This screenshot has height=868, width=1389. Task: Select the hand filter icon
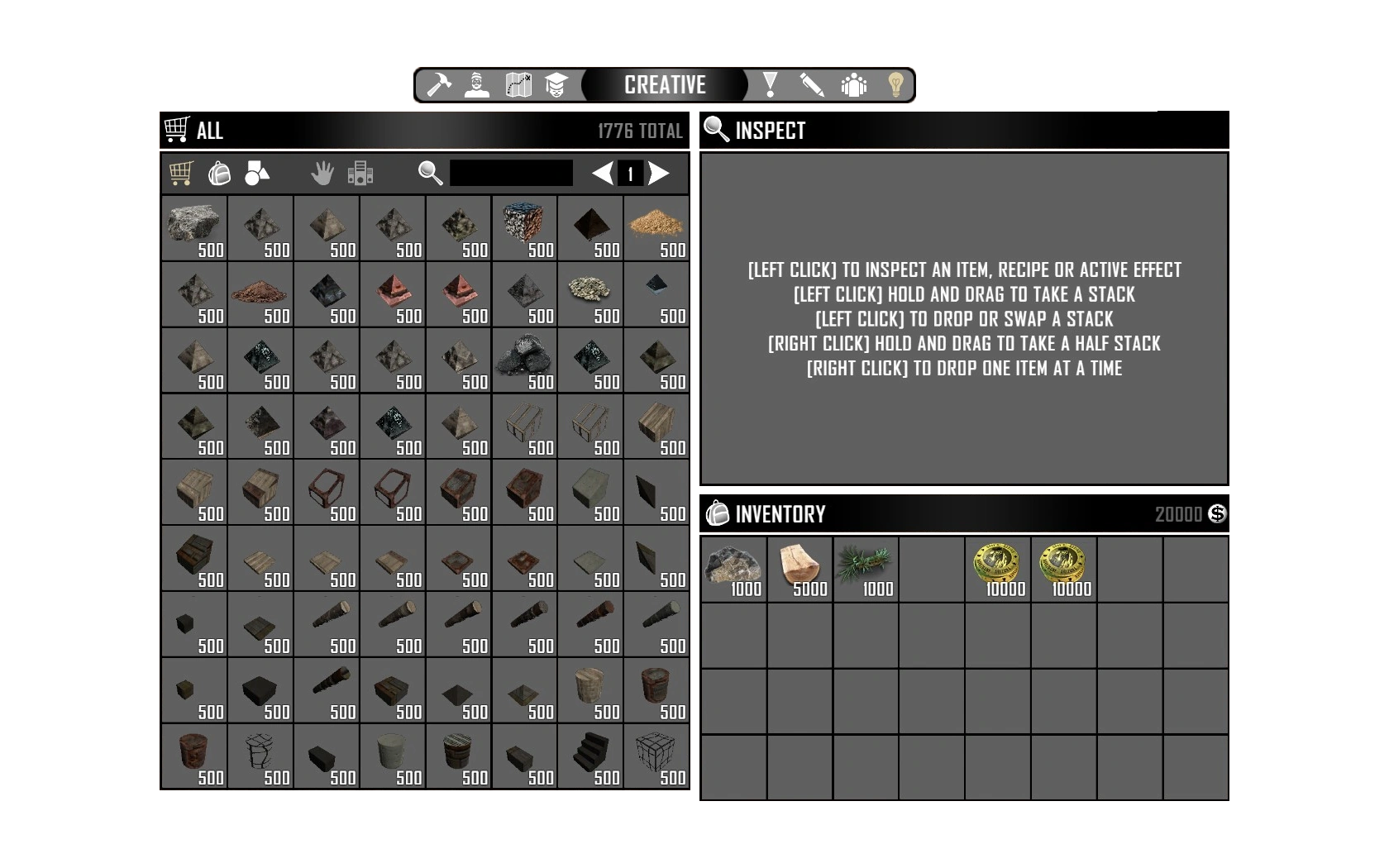(324, 173)
